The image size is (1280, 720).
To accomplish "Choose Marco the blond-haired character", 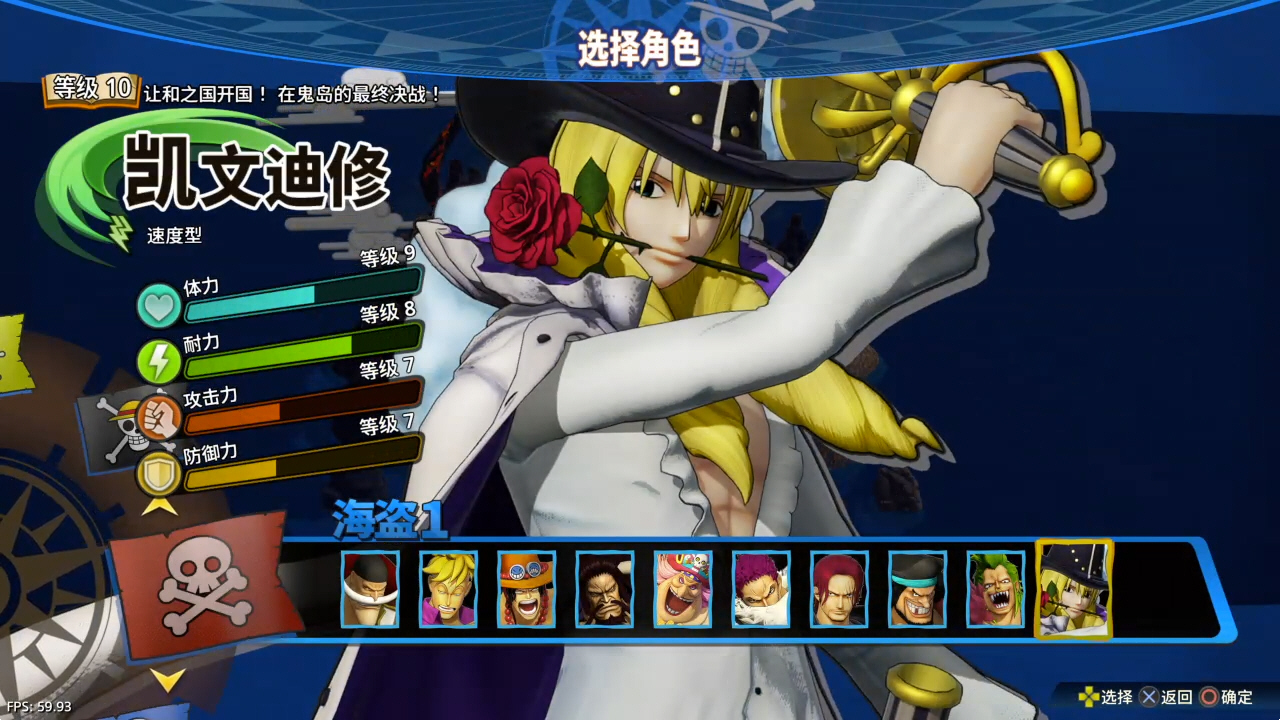I will (x=448, y=589).
